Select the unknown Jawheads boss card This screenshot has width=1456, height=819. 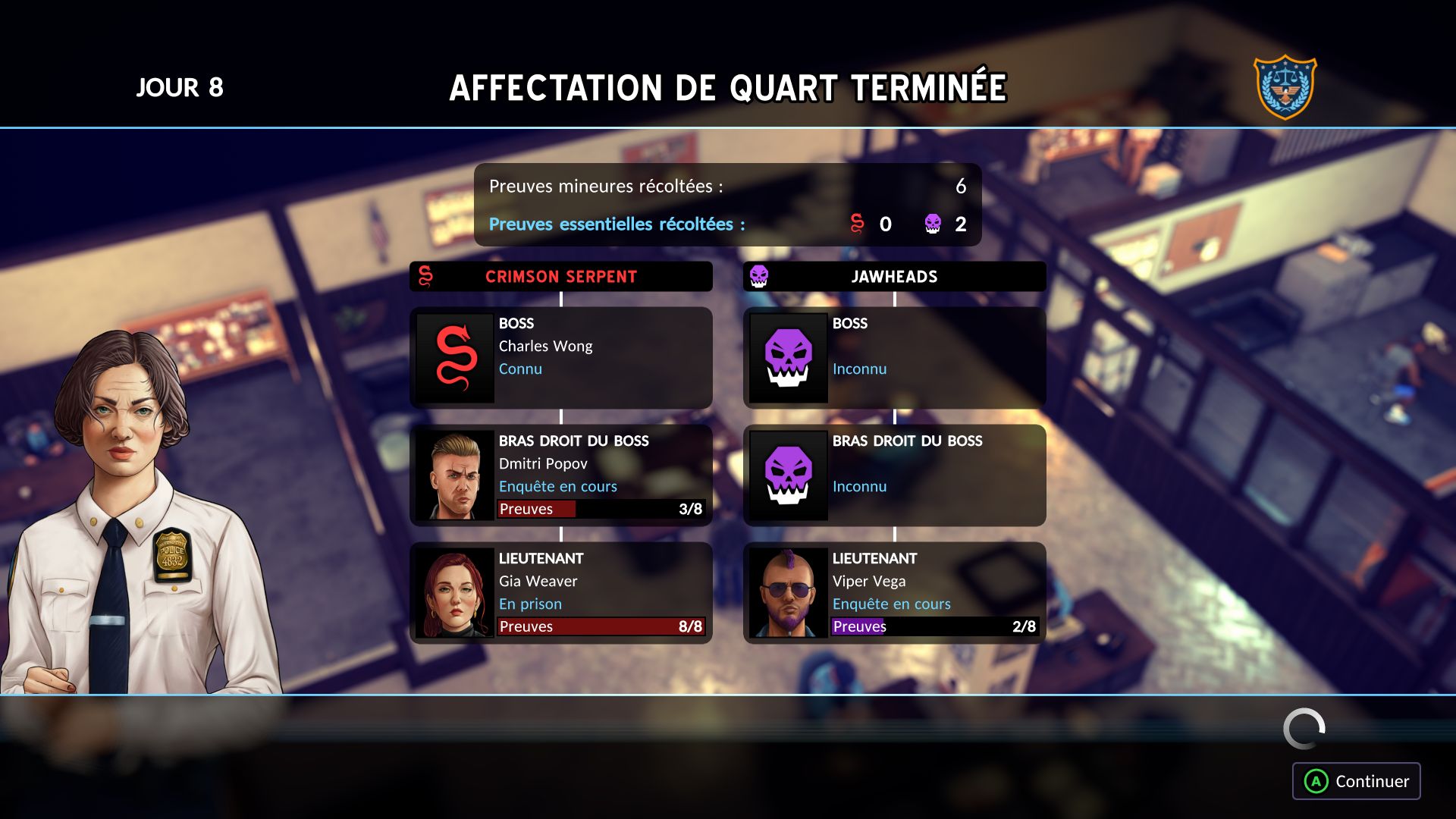[895, 358]
